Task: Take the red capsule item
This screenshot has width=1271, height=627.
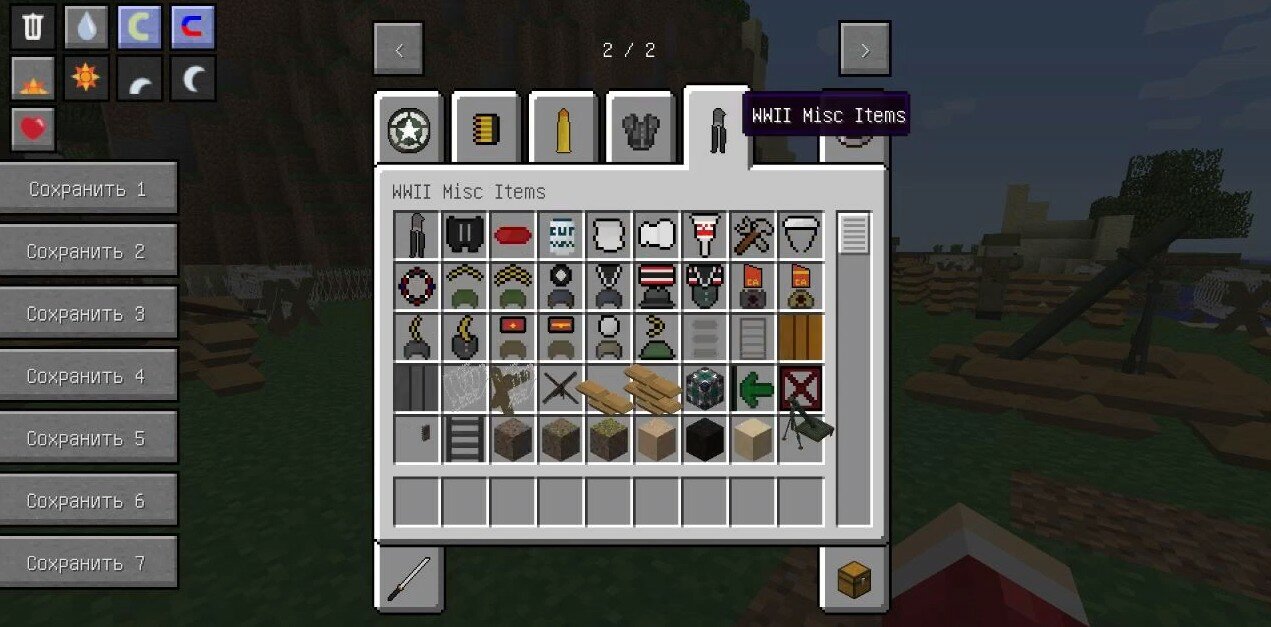Action: click(x=513, y=236)
